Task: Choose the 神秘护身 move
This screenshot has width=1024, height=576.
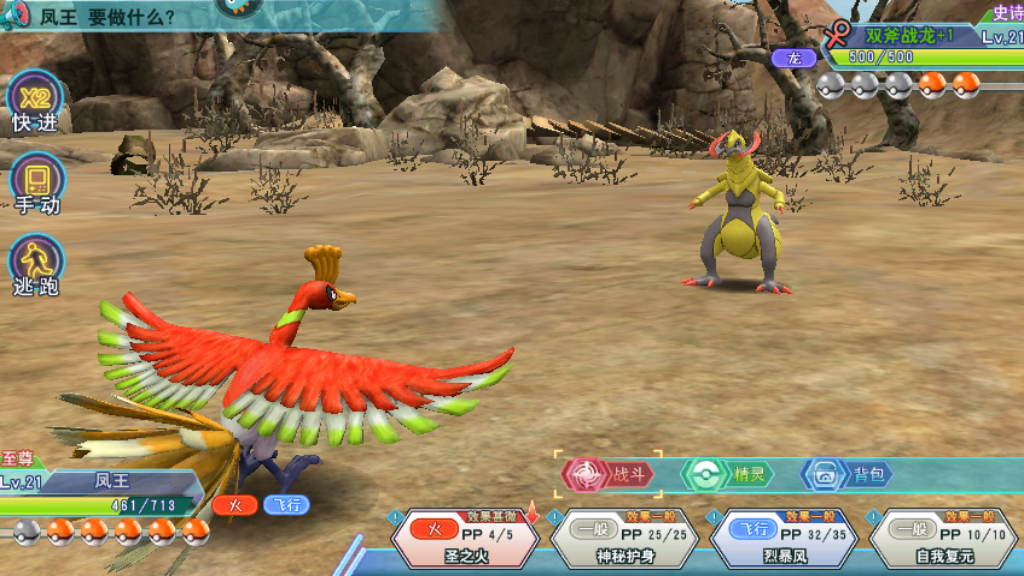Action: [x=624, y=539]
